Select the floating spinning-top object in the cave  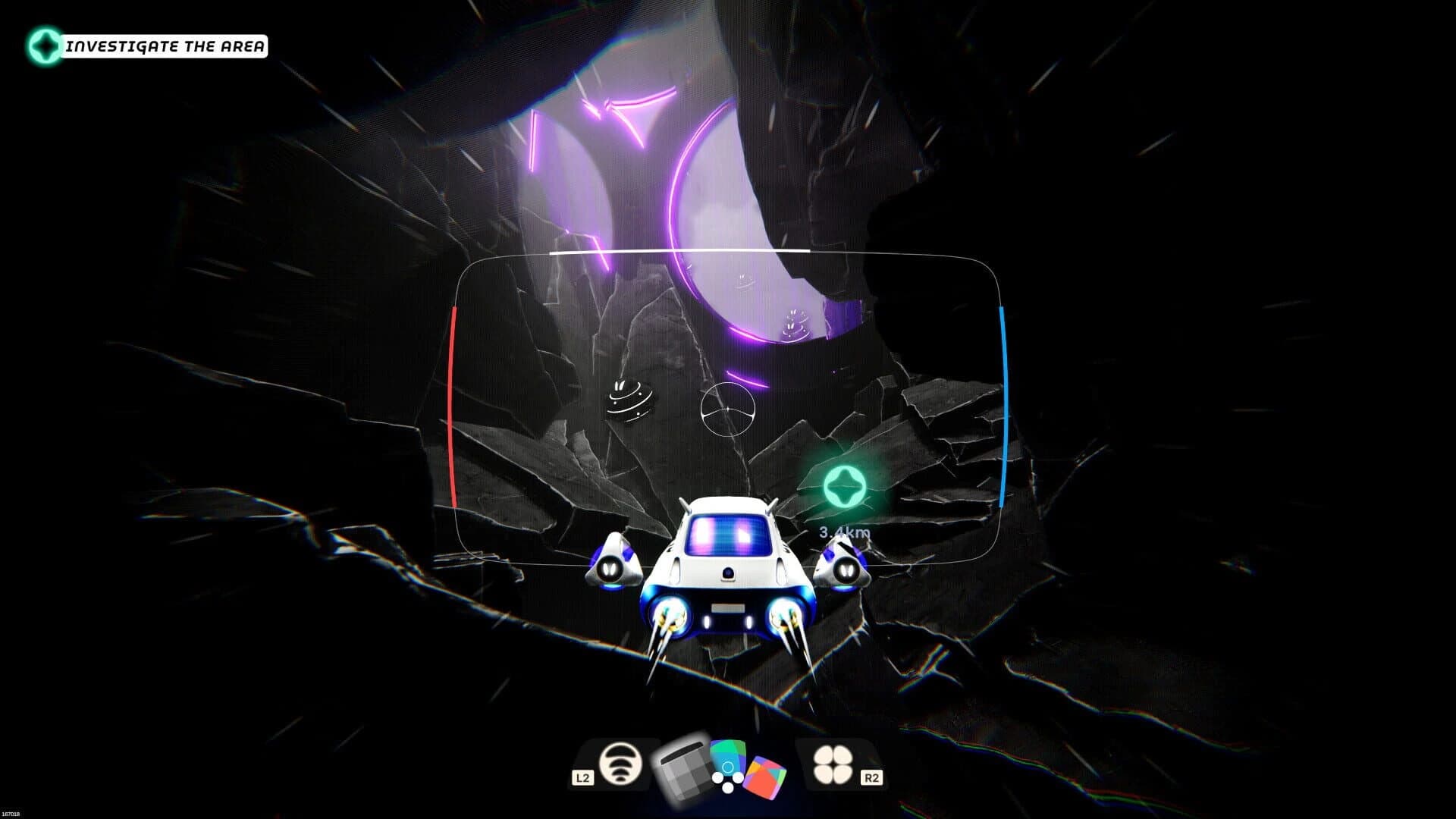[x=629, y=400]
